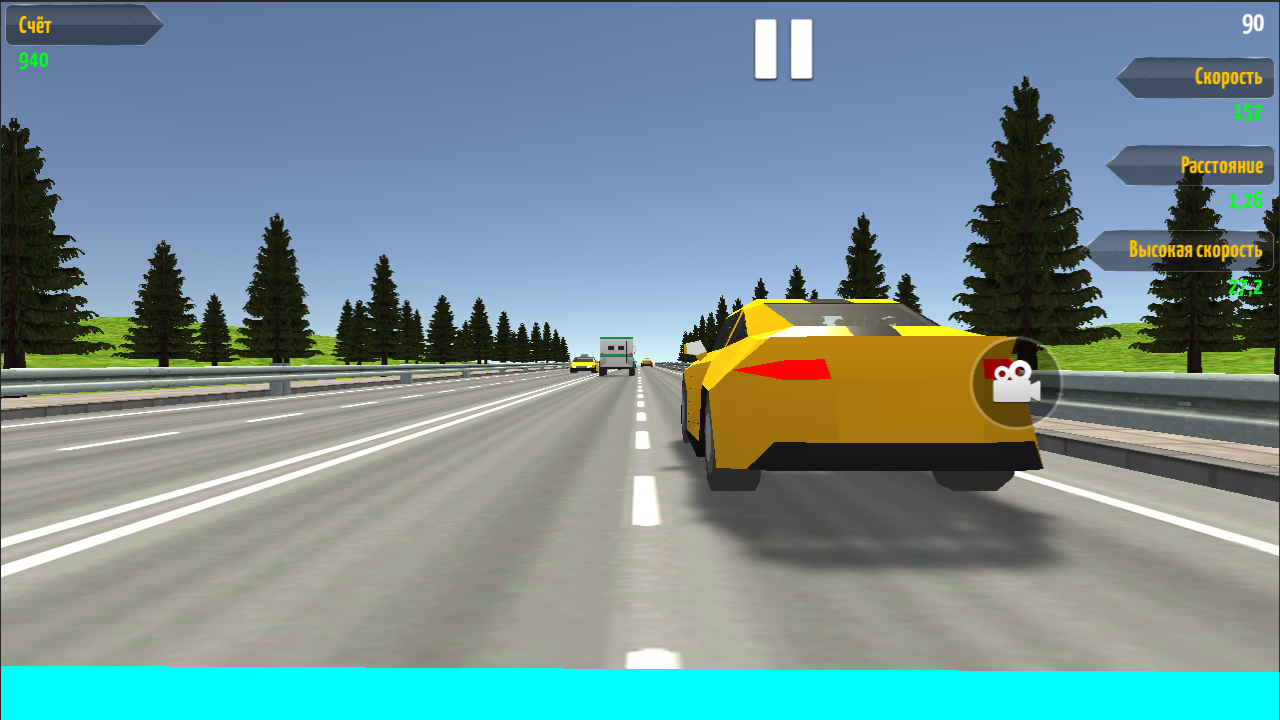This screenshot has height=720, width=1280.
Task: Toggle the camera angle using the round button
Action: click(1015, 384)
